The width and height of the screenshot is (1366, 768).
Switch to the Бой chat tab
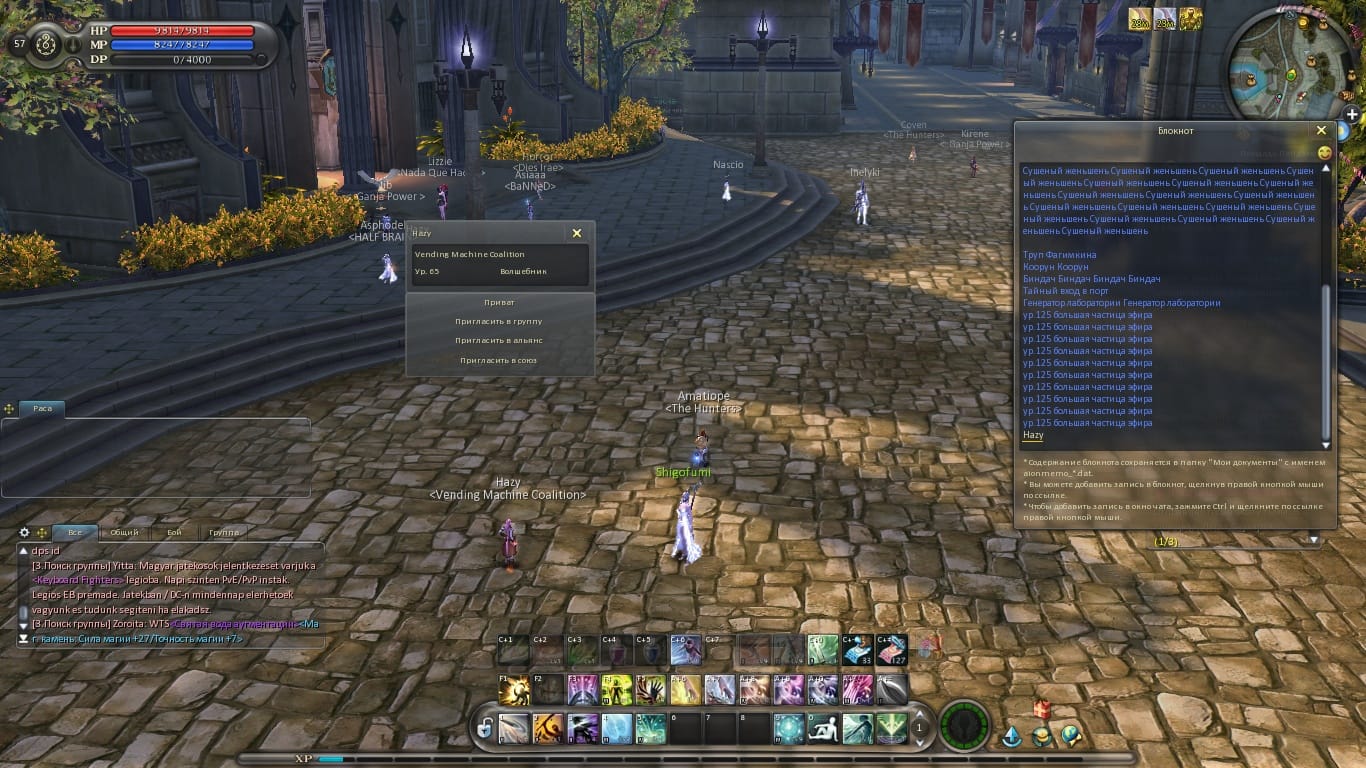174,533
